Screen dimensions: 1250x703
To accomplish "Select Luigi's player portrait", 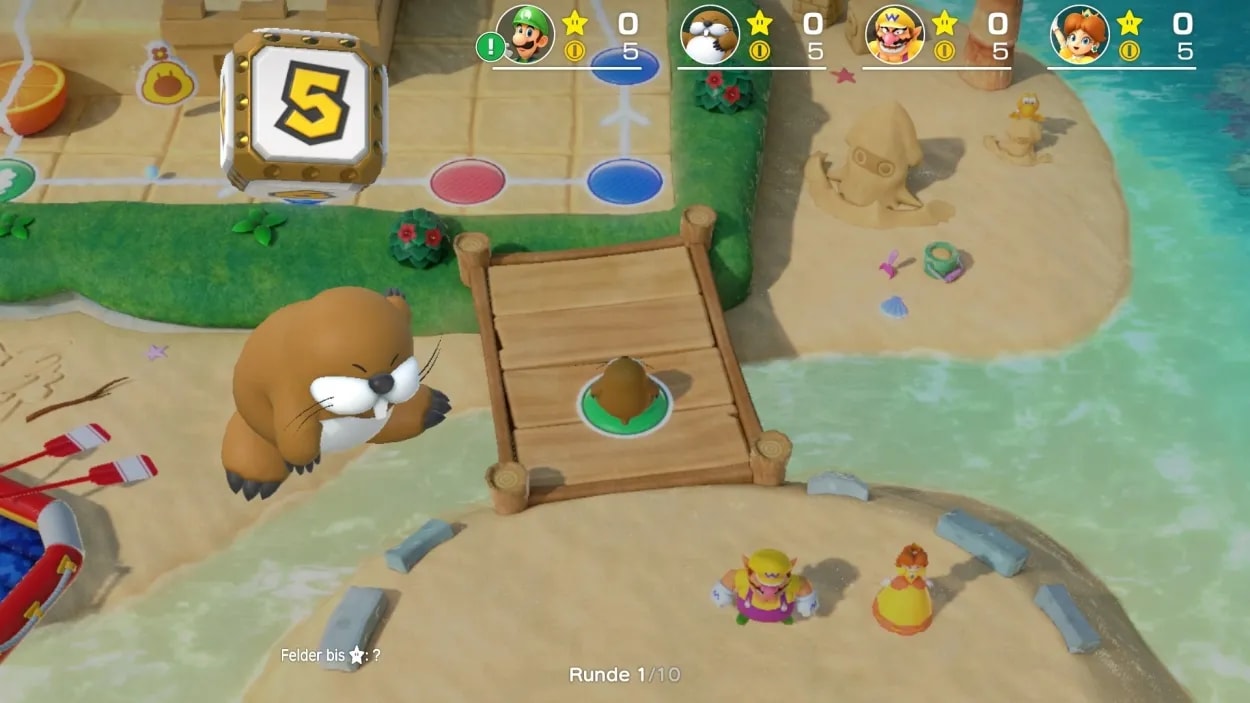I will coord(525,35).
